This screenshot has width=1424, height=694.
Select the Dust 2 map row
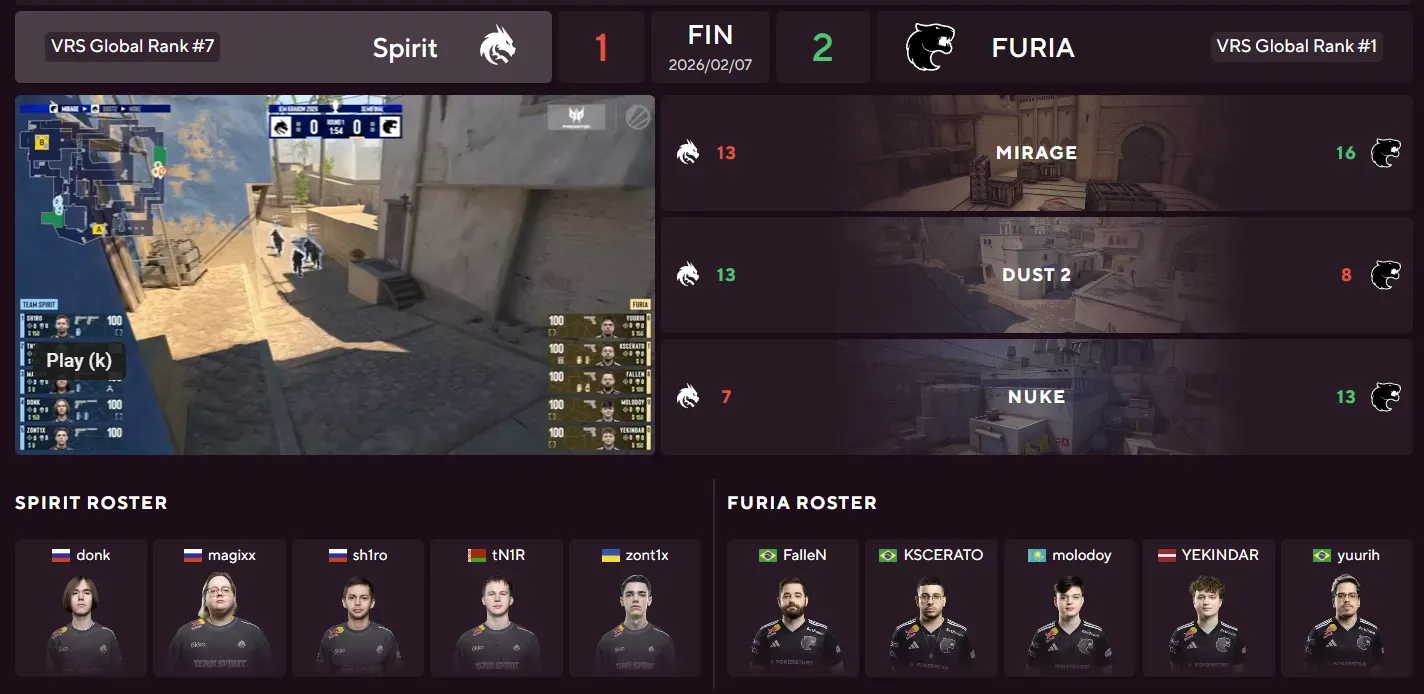(1036, 275)
